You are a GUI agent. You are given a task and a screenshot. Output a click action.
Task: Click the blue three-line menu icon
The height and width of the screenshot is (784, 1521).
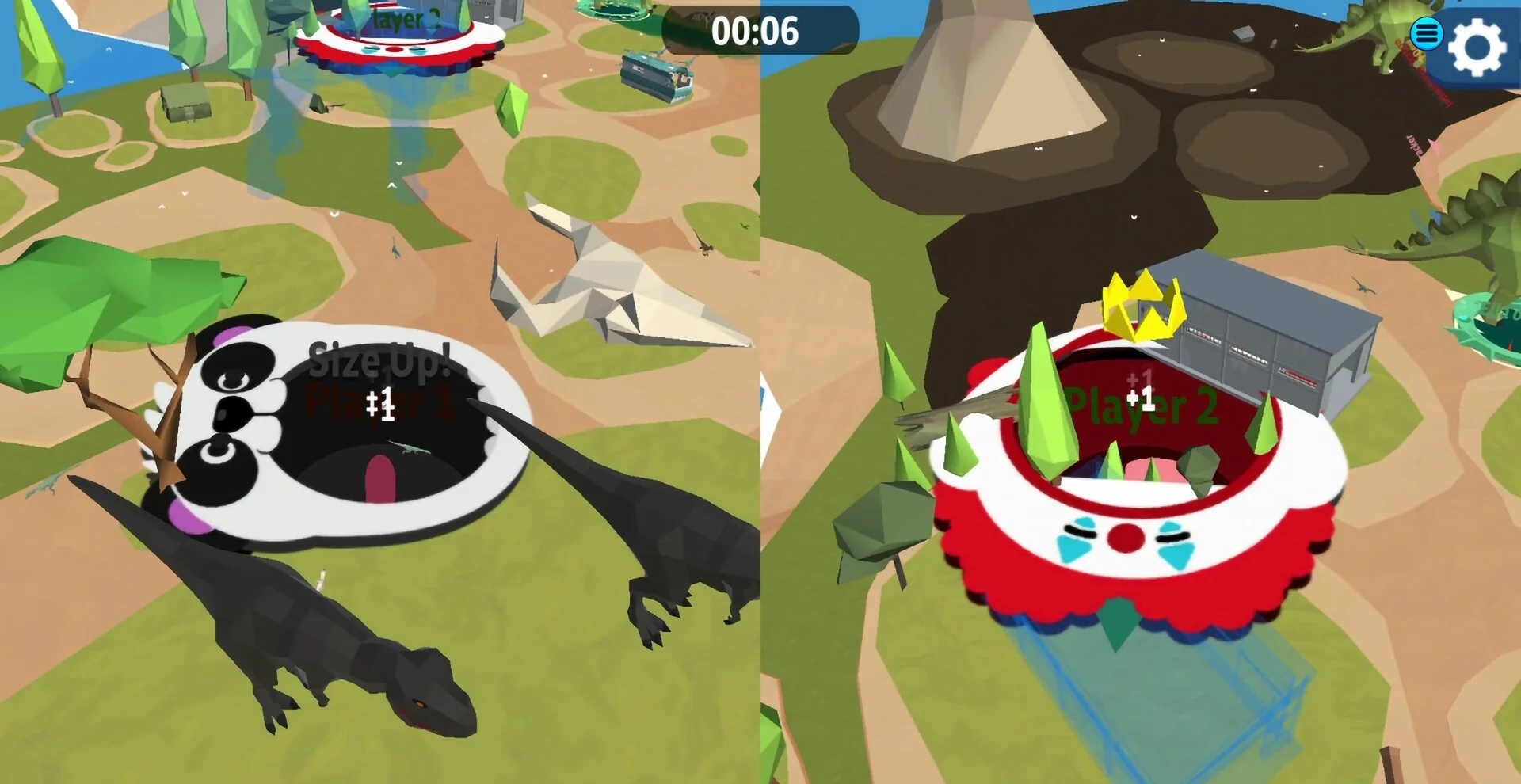(x=1426, y=33)
